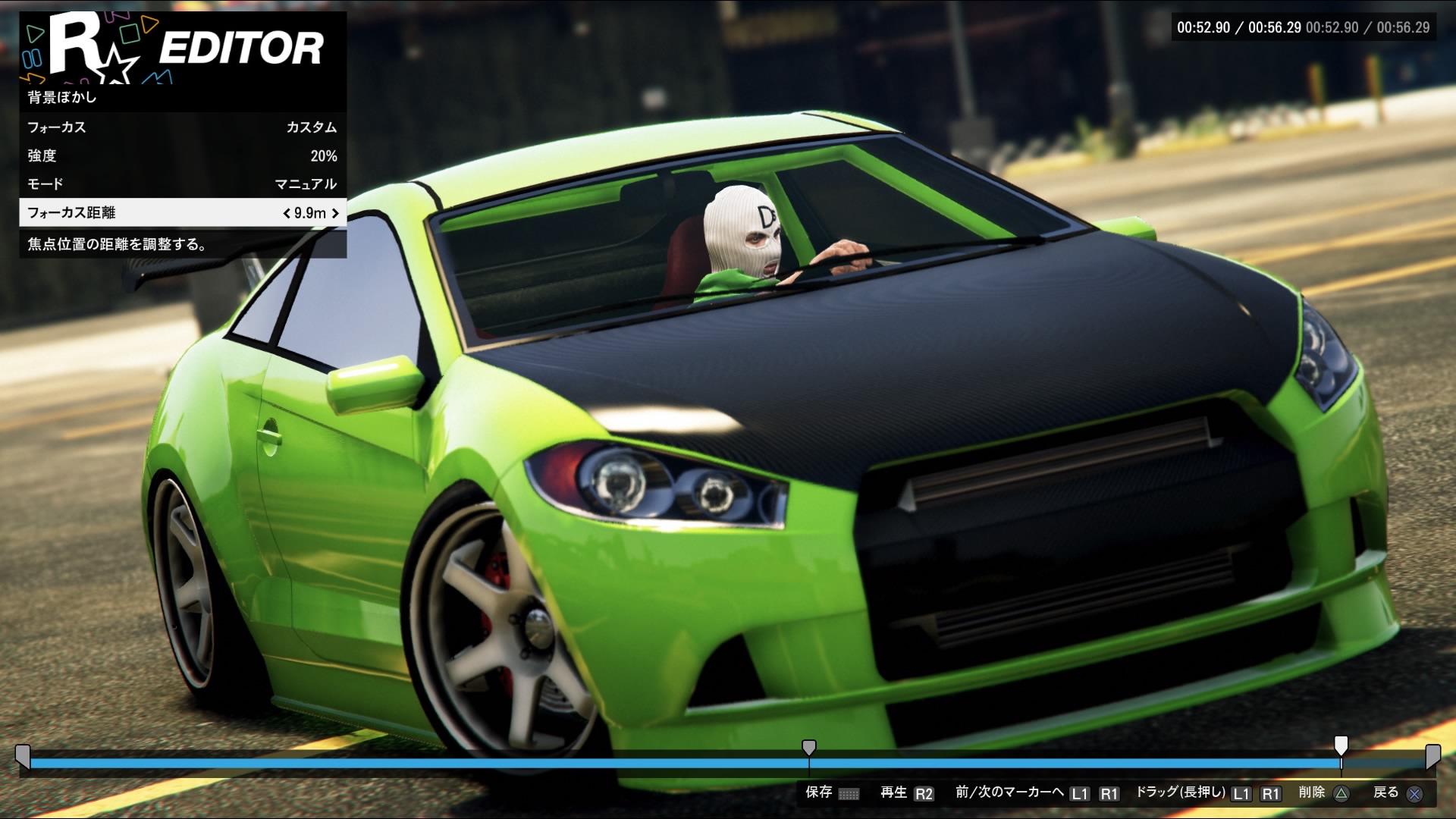Select the フォーカス menu row
This screenshot has width=1456, height=819.
click(x=182, y=127)
